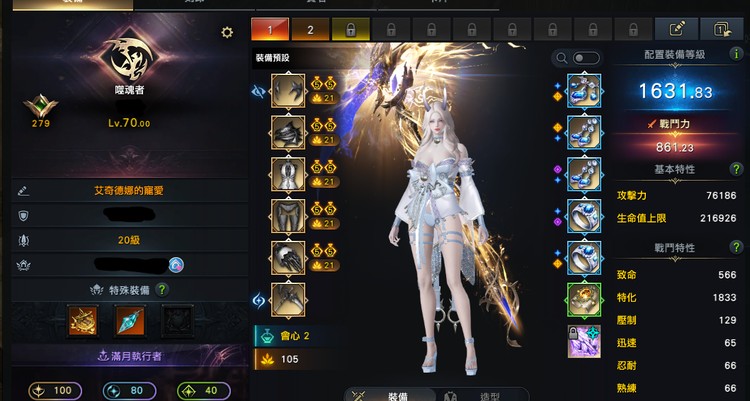Select the glove armor slot

[x=288, y=256]
